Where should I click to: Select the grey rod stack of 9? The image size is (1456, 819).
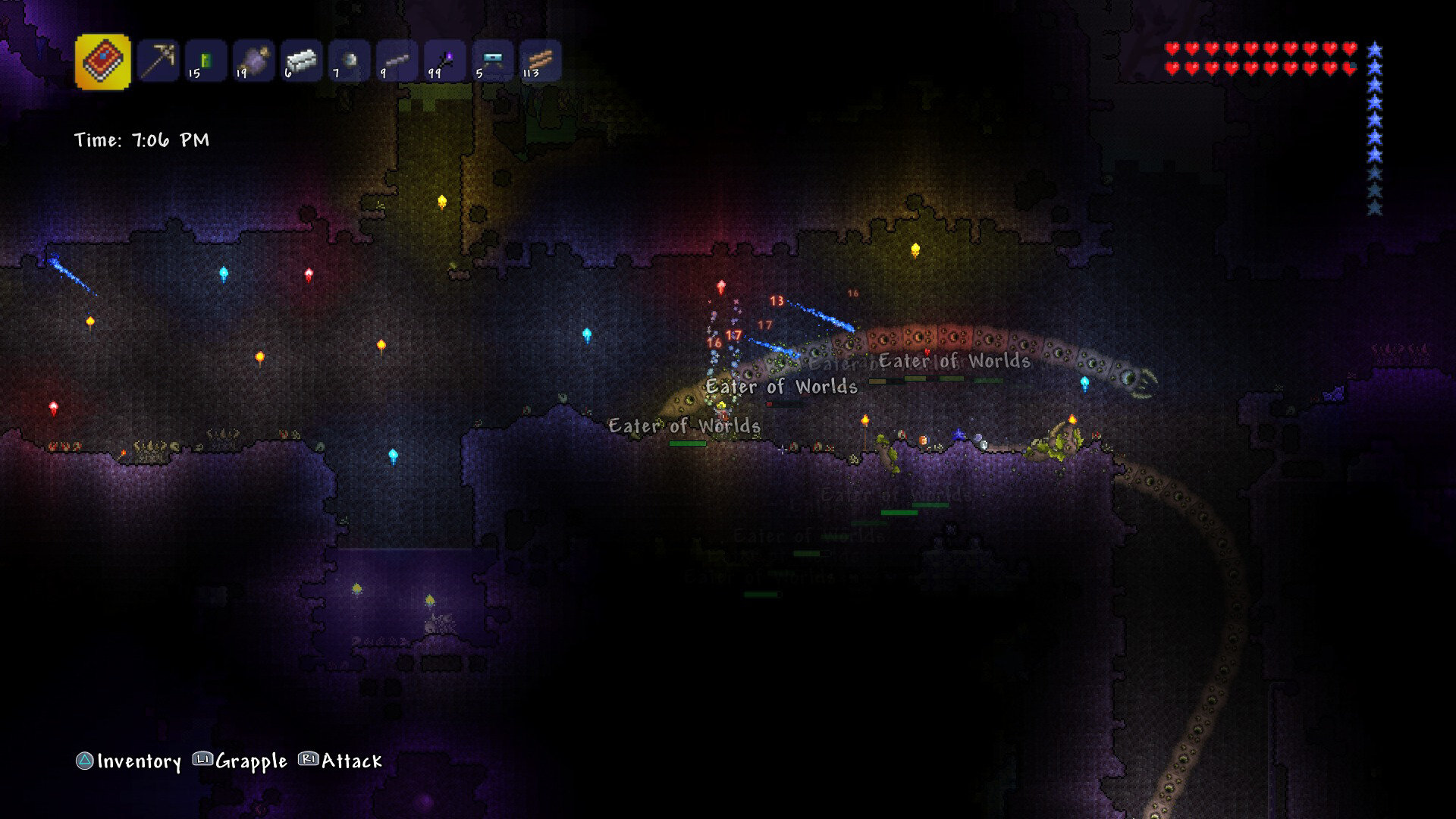pyautogui.click(x=397, y=61)
